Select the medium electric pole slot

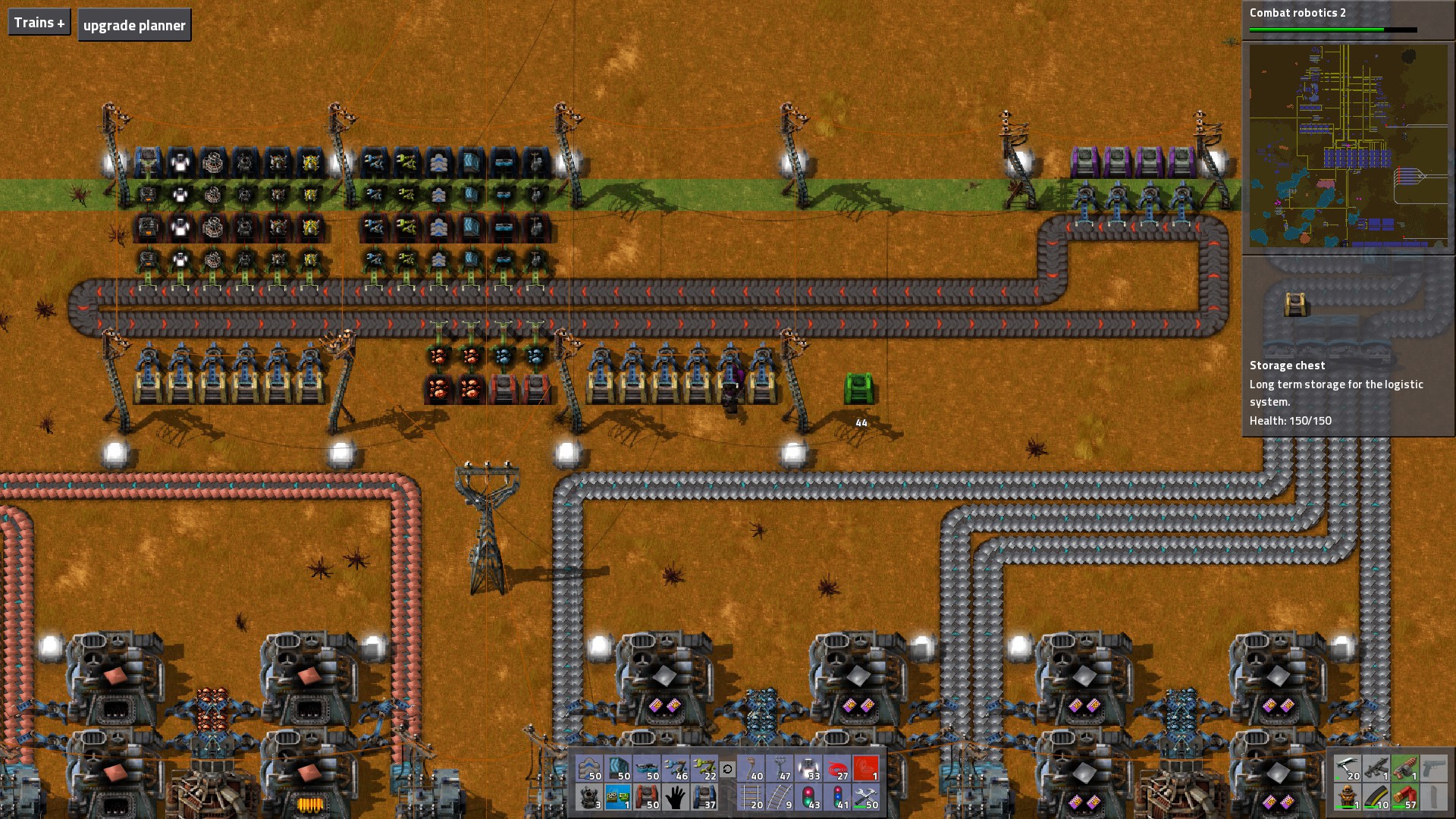coord(751,769)
